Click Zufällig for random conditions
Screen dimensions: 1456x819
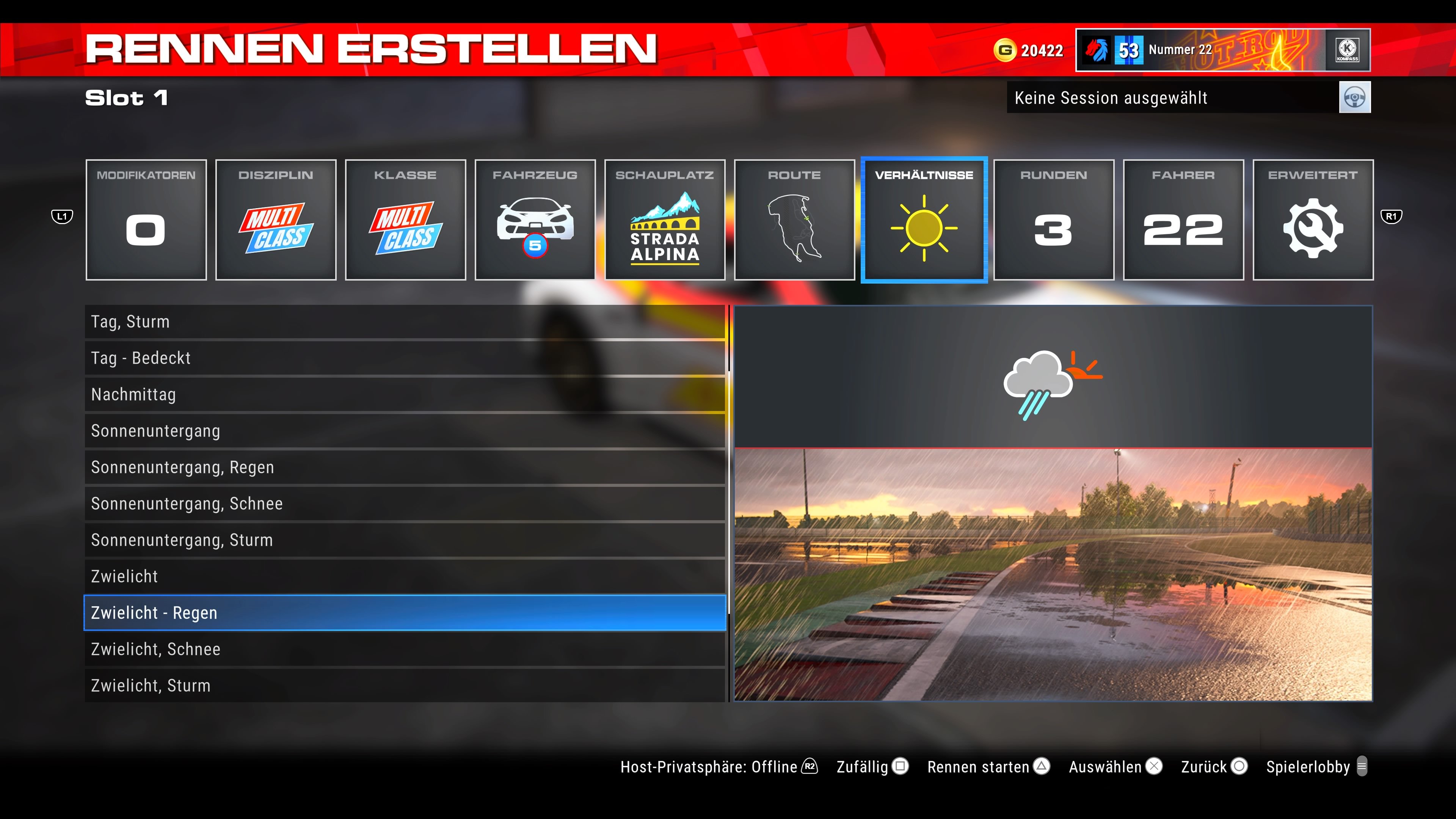pos(861,767)
